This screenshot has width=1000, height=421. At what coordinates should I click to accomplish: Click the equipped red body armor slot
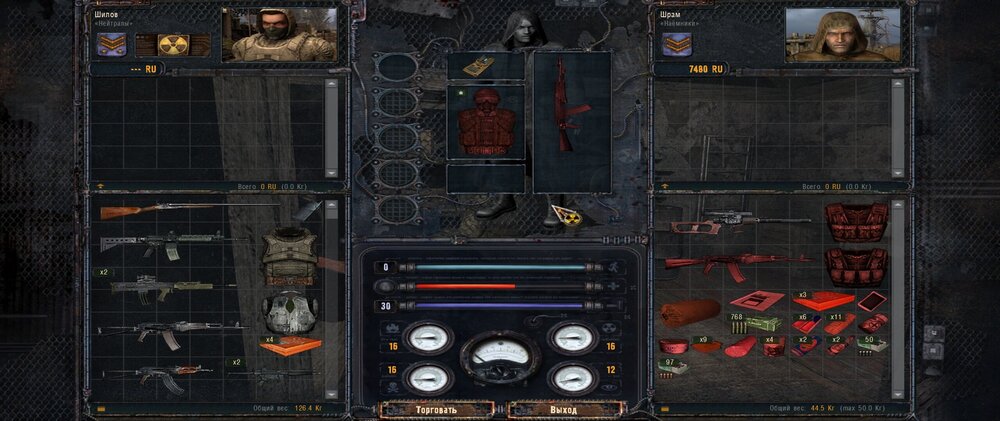(486, 126)
